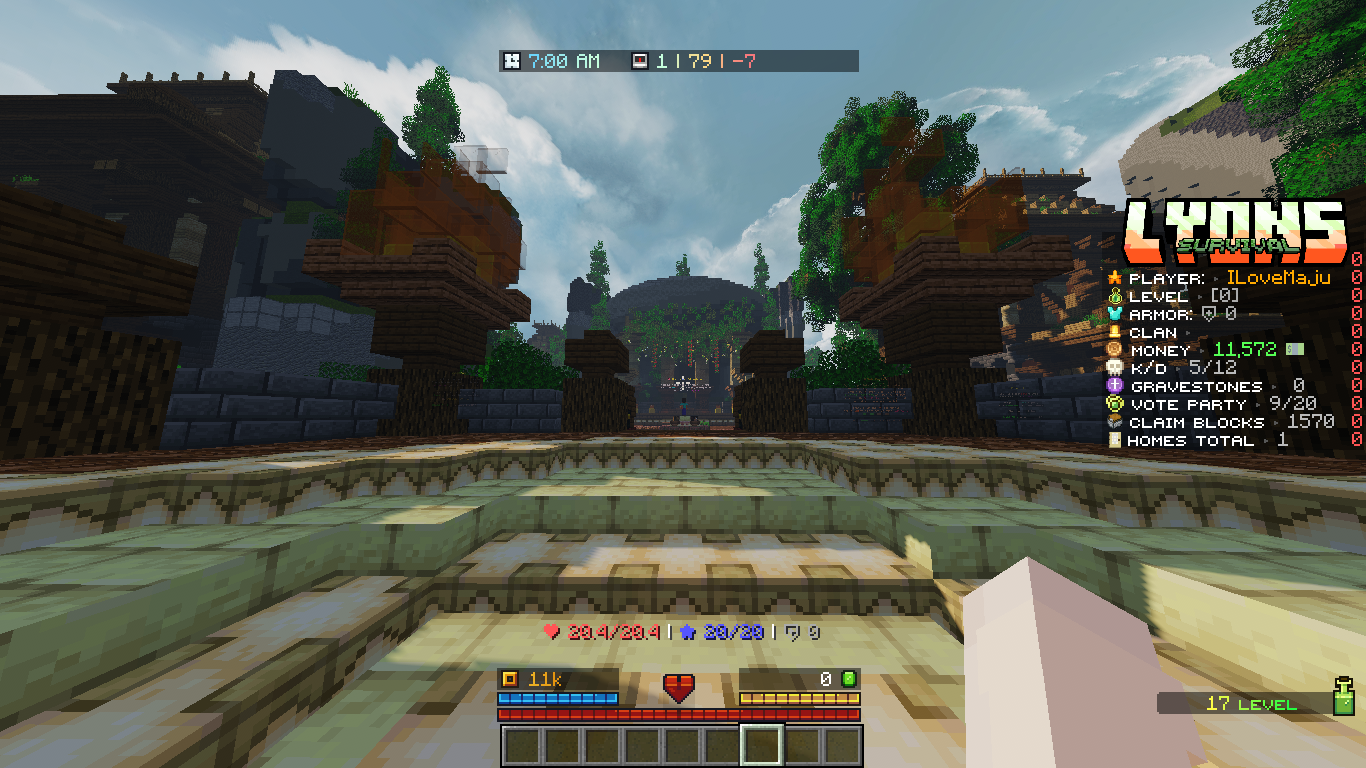The image size is (1366, 768).
Task: Click the green experience bottle icon
Action: [1344, 696]
